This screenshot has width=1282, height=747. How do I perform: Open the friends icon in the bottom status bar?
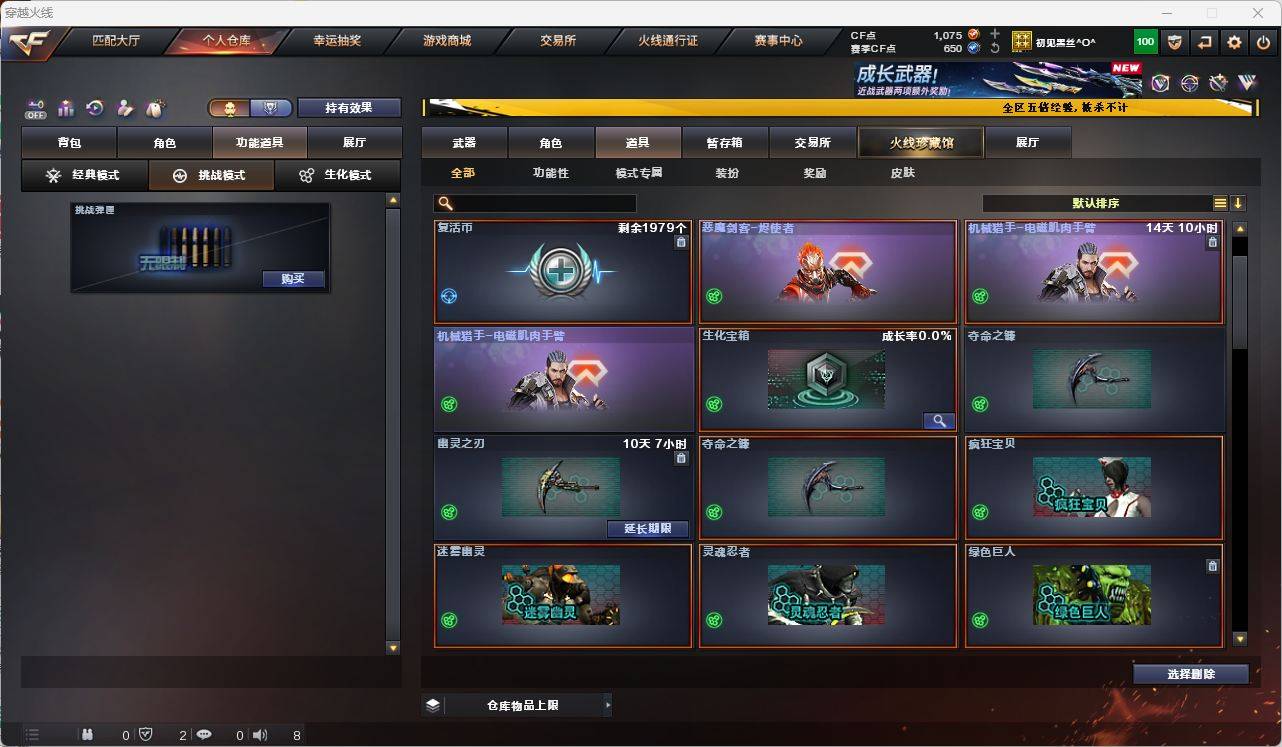88,735
